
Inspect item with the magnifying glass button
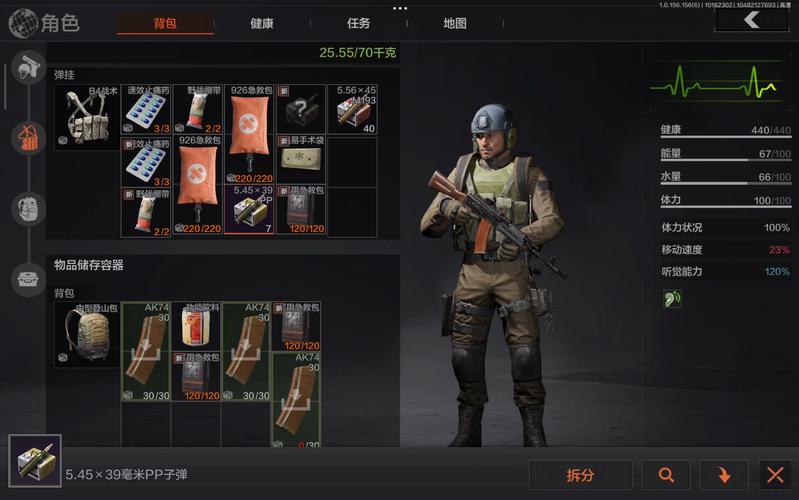click(x=666, y=475)
